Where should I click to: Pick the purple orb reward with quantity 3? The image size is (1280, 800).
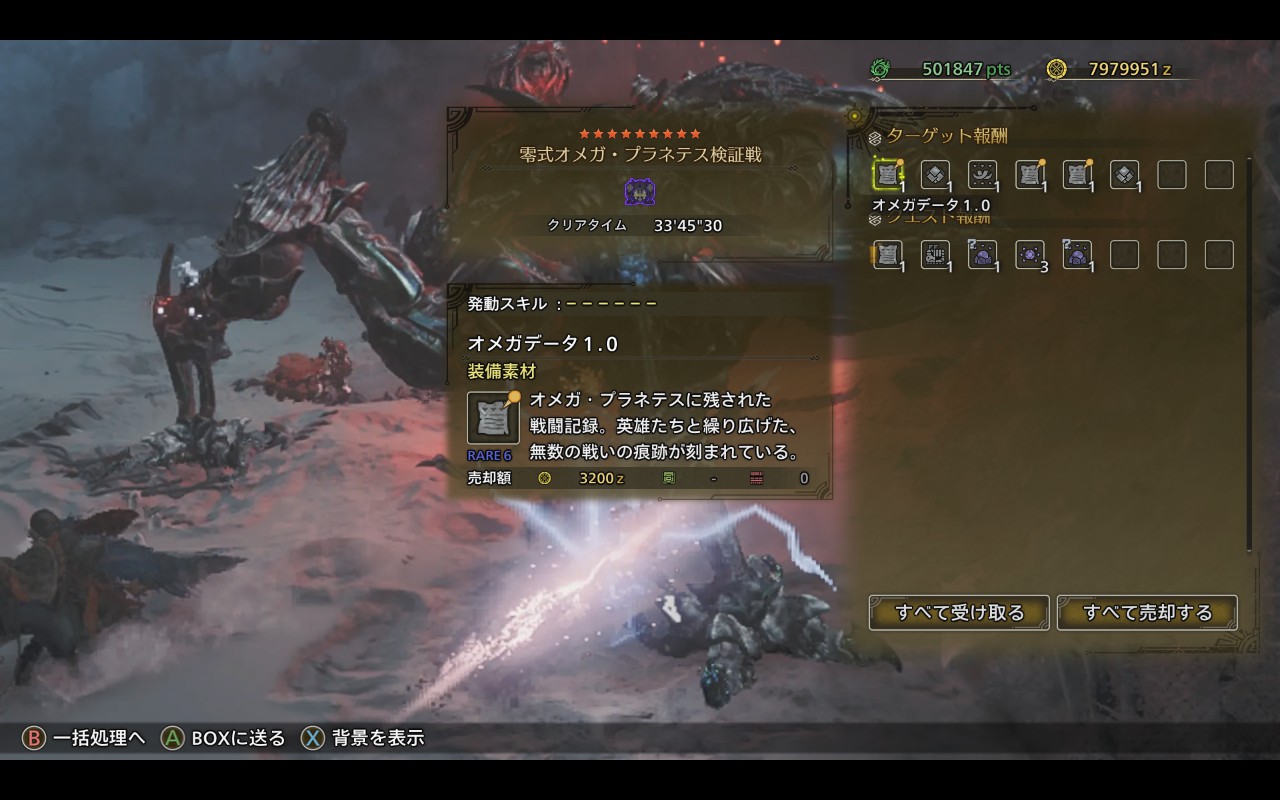(1029, 254)
